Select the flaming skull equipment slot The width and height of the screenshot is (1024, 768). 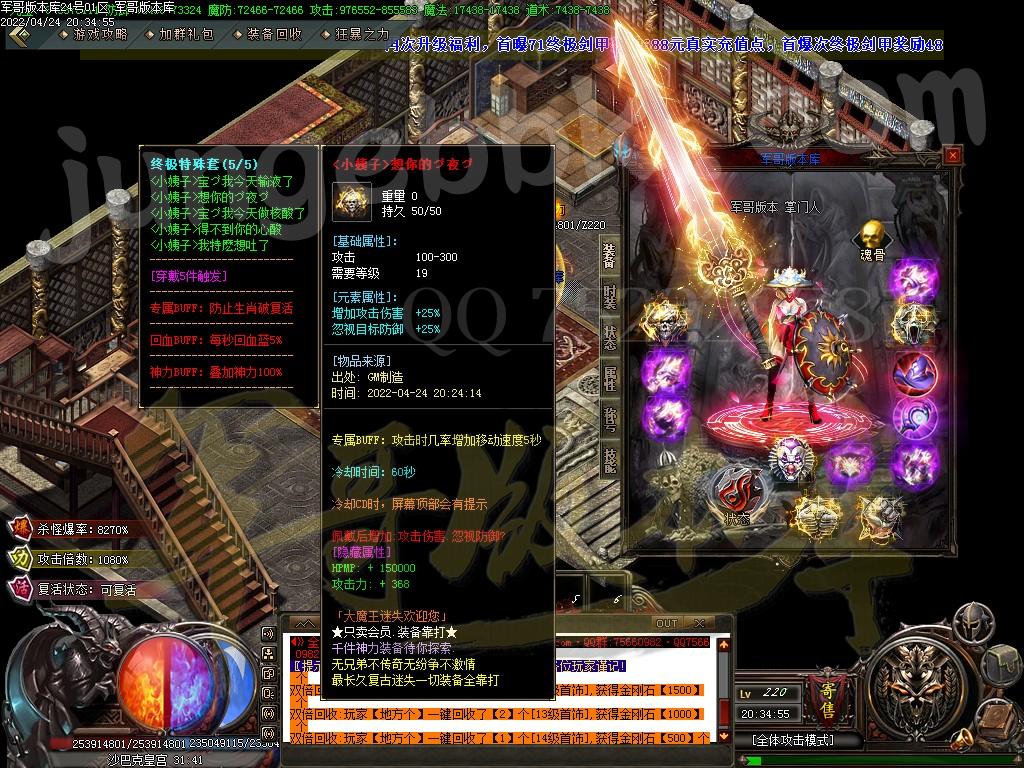tap(661, 322)
